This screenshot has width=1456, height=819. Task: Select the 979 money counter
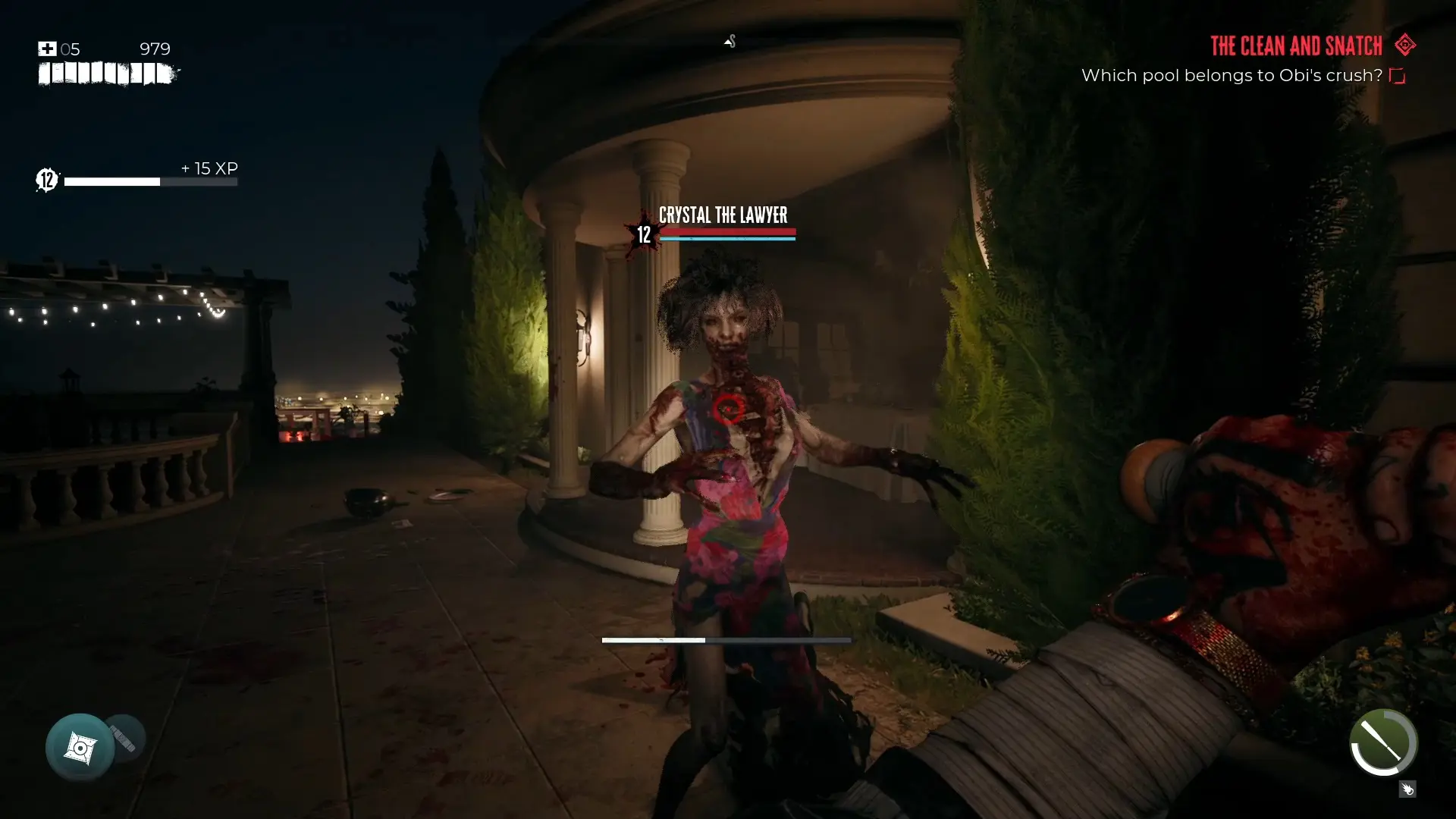pyautogui.click(x=154, y=49)
